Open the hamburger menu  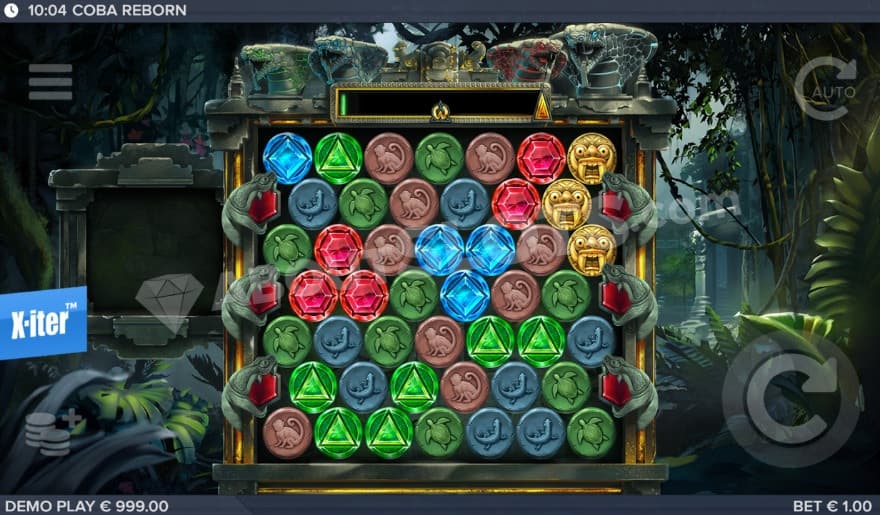click(x=50, y=83)
